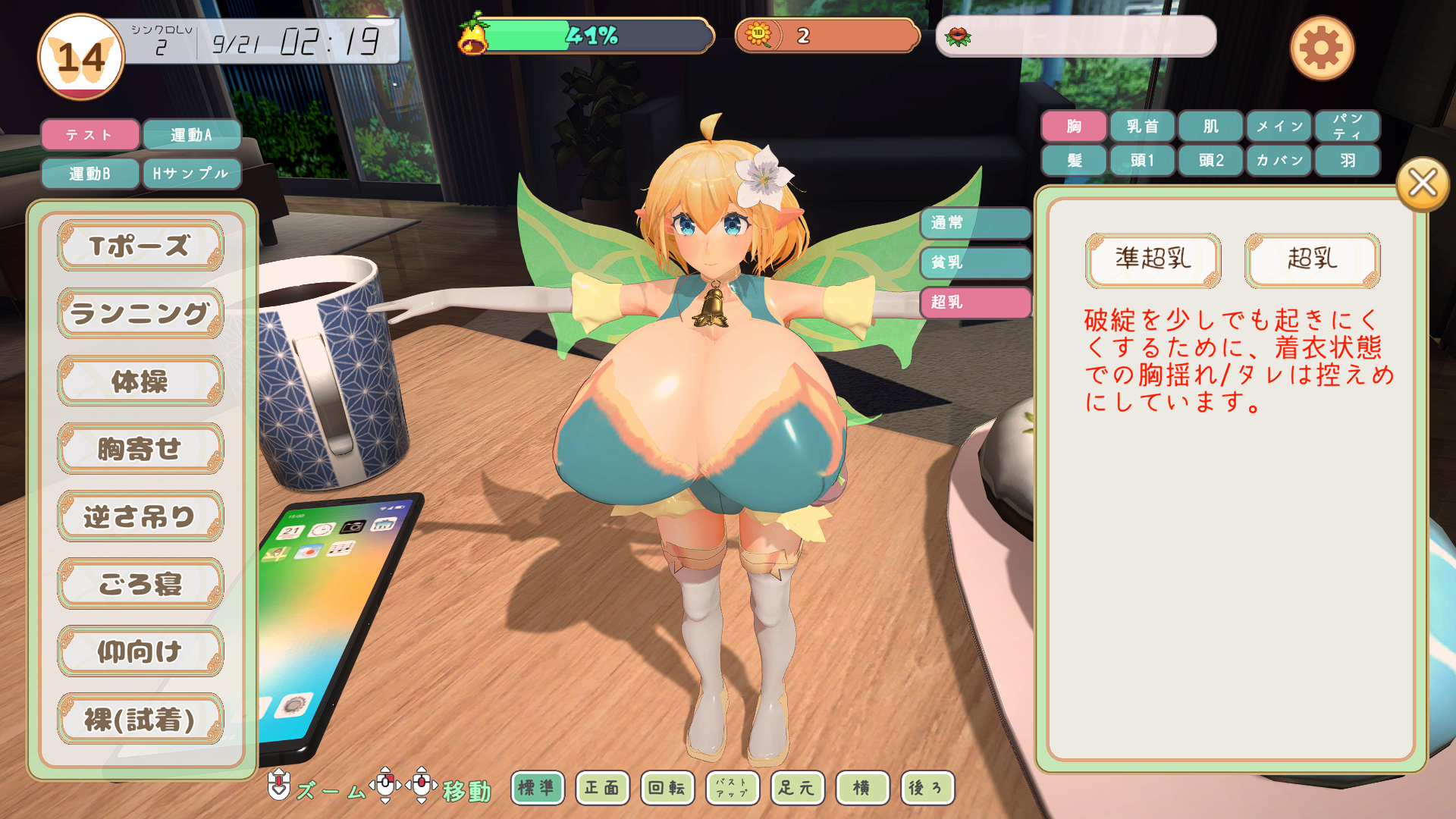The height and width of the screenshot is (819, 1456).
Task: Open the 髪 category tab
Action: (1074, 161)
